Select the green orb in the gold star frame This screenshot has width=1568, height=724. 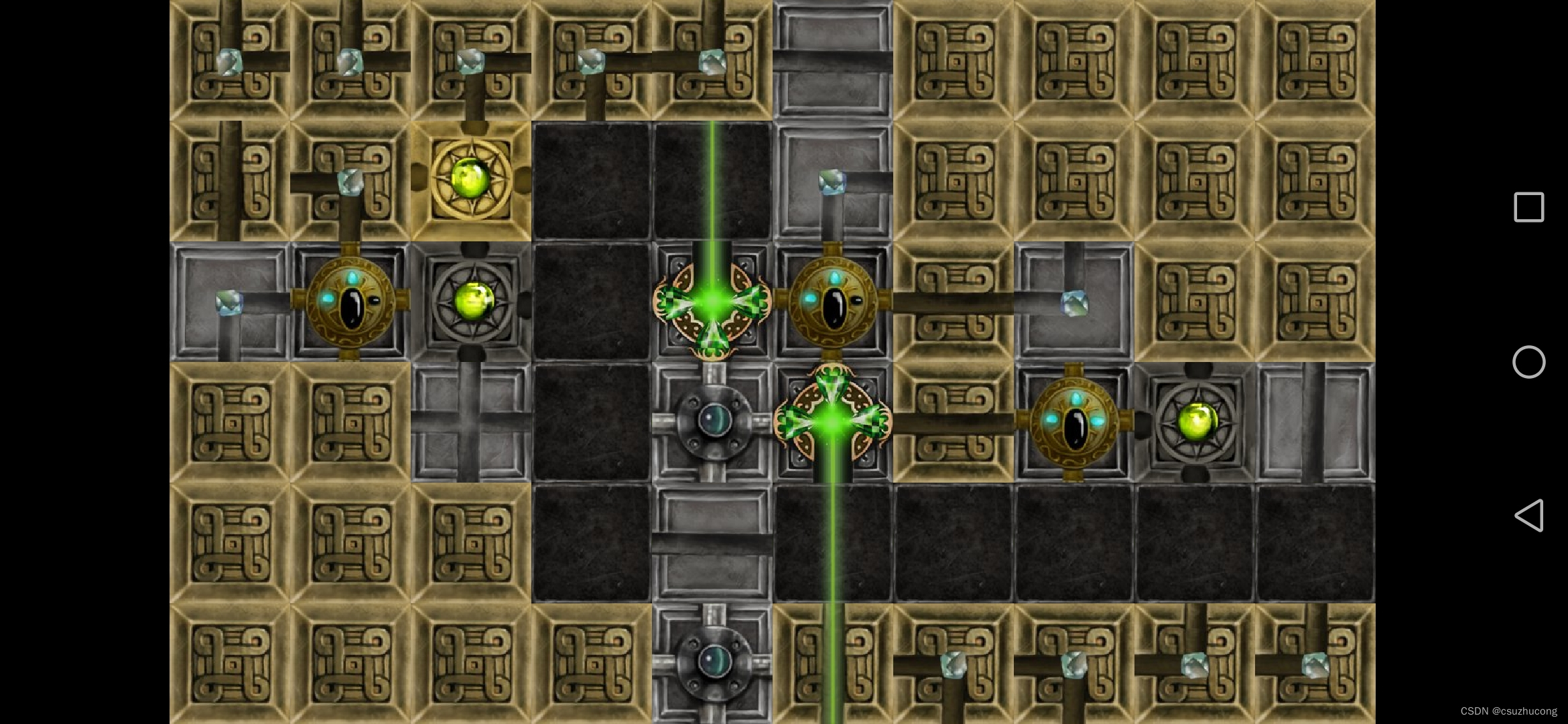click(x=470, y=180)
